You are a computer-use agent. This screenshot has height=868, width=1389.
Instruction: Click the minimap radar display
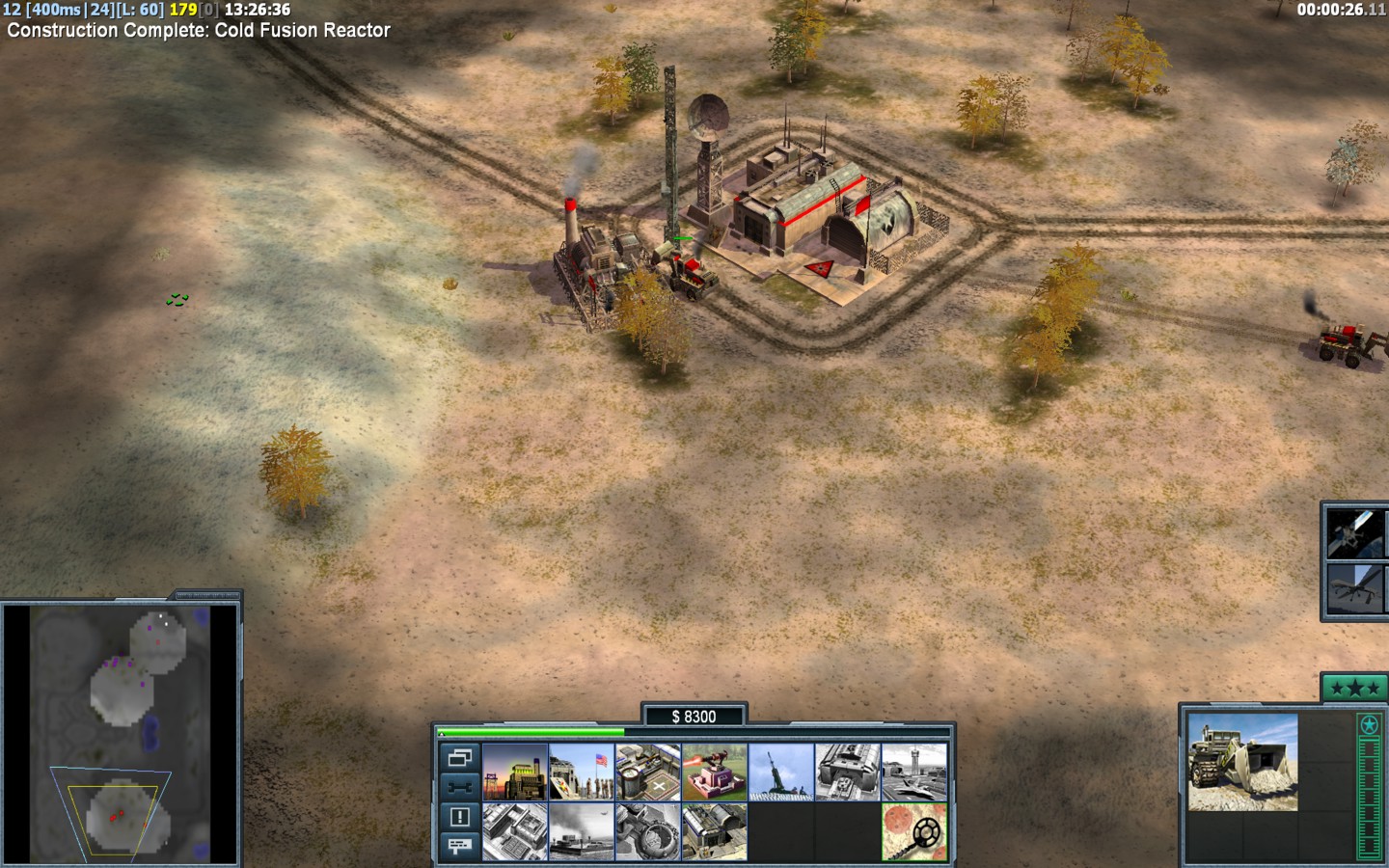(x=121, y=733)
